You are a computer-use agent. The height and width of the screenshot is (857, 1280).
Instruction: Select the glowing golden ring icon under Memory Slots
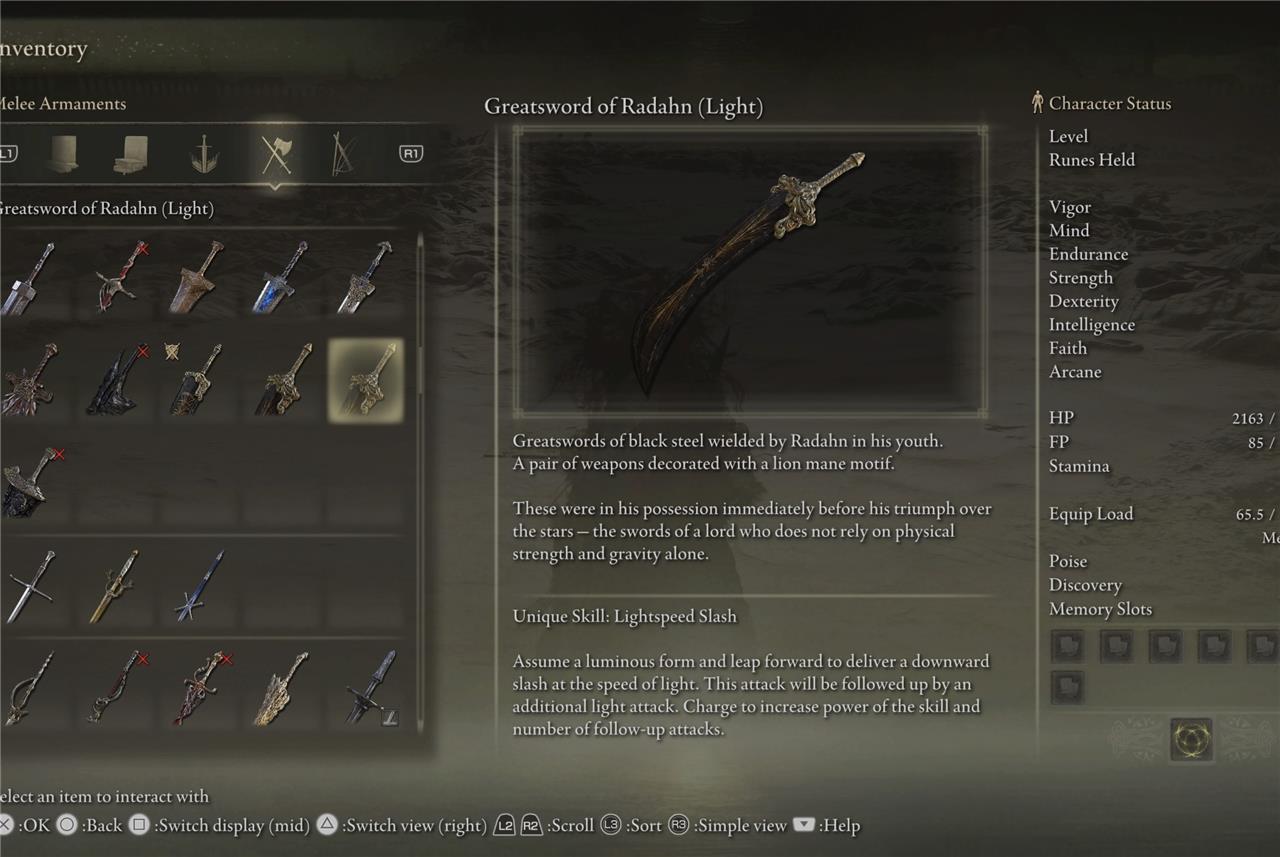[x=1191, y=739]
